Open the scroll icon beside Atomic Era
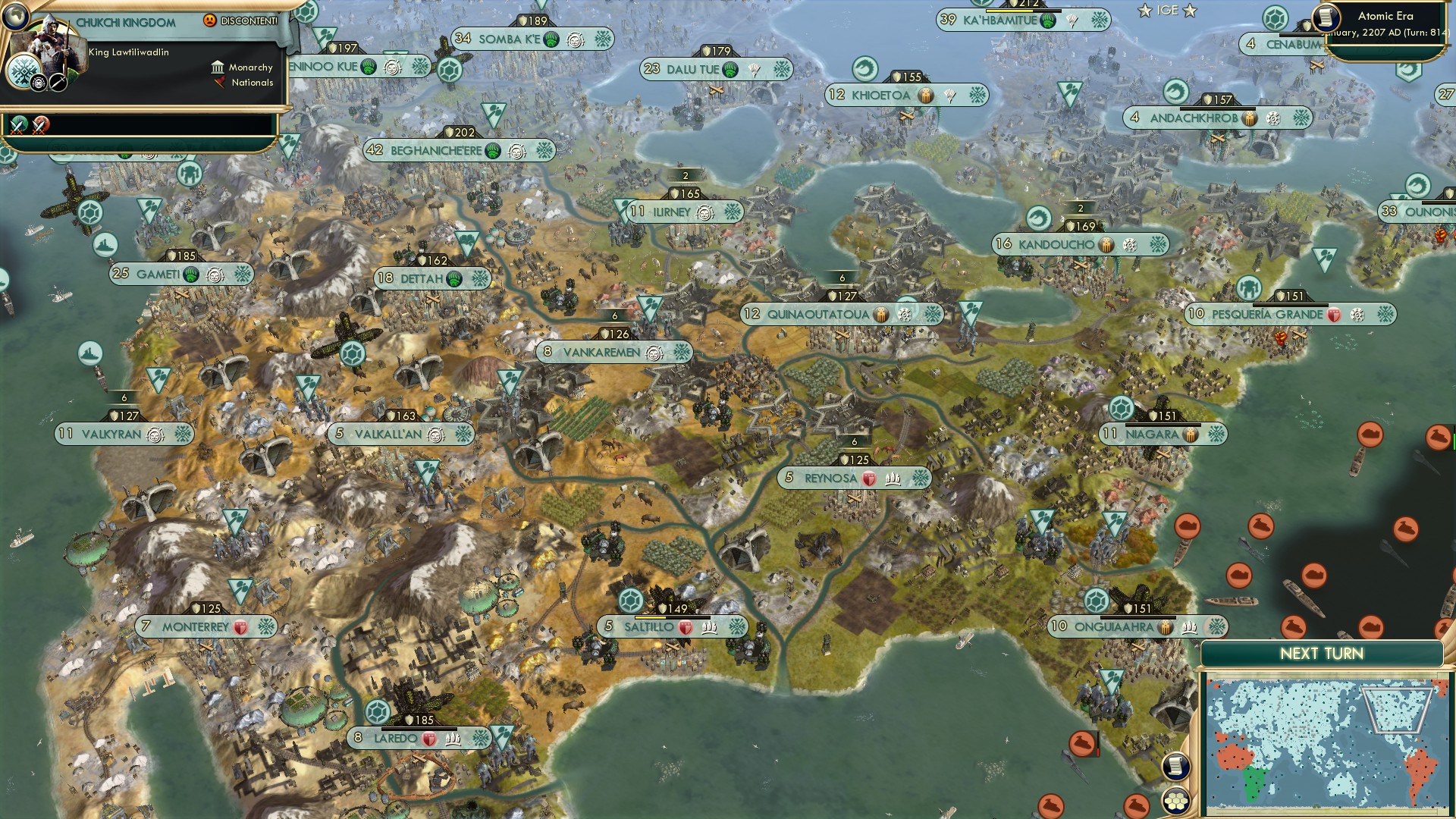This screenshot has width=1456, height=819. [1326, 17]
